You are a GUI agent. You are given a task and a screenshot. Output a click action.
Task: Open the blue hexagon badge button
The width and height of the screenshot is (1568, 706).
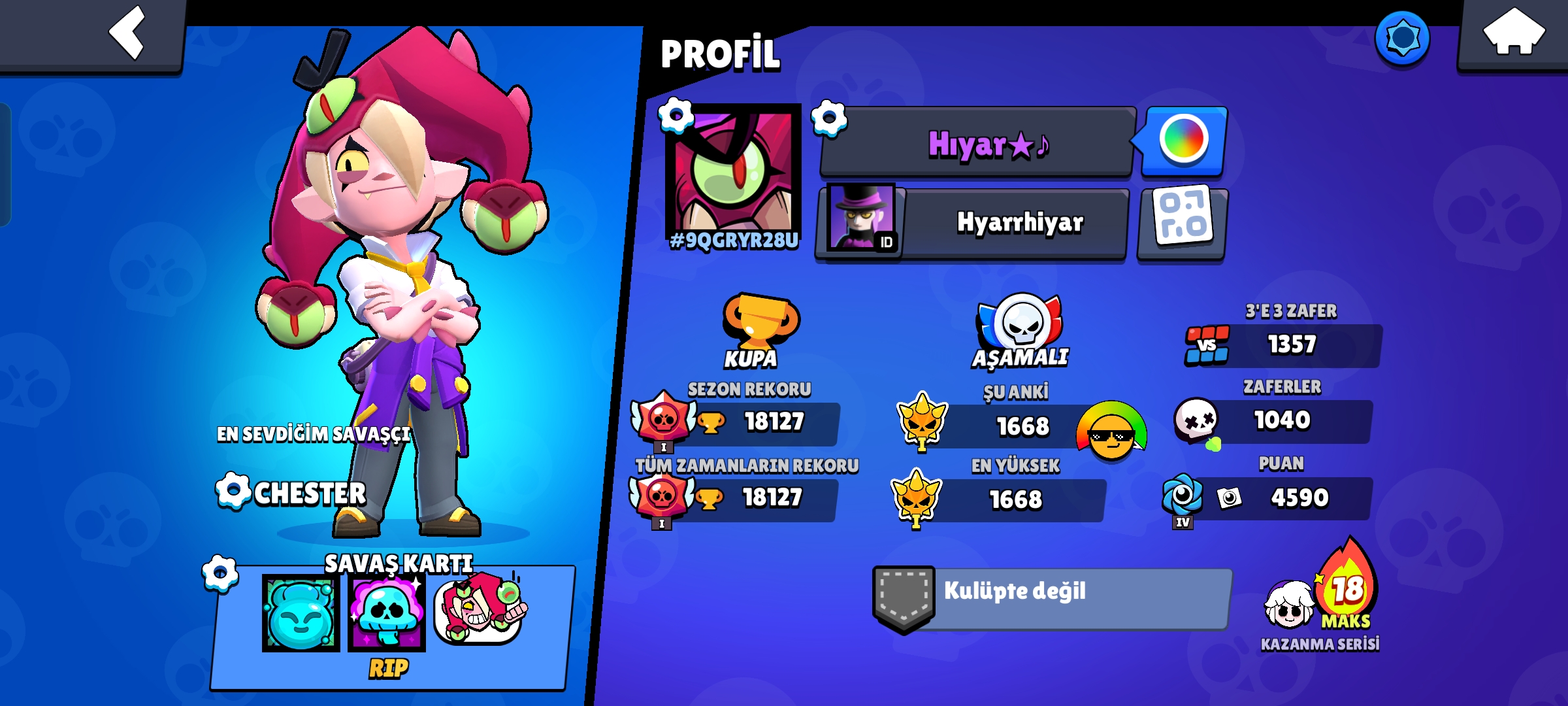click(x=1402, y=38)
